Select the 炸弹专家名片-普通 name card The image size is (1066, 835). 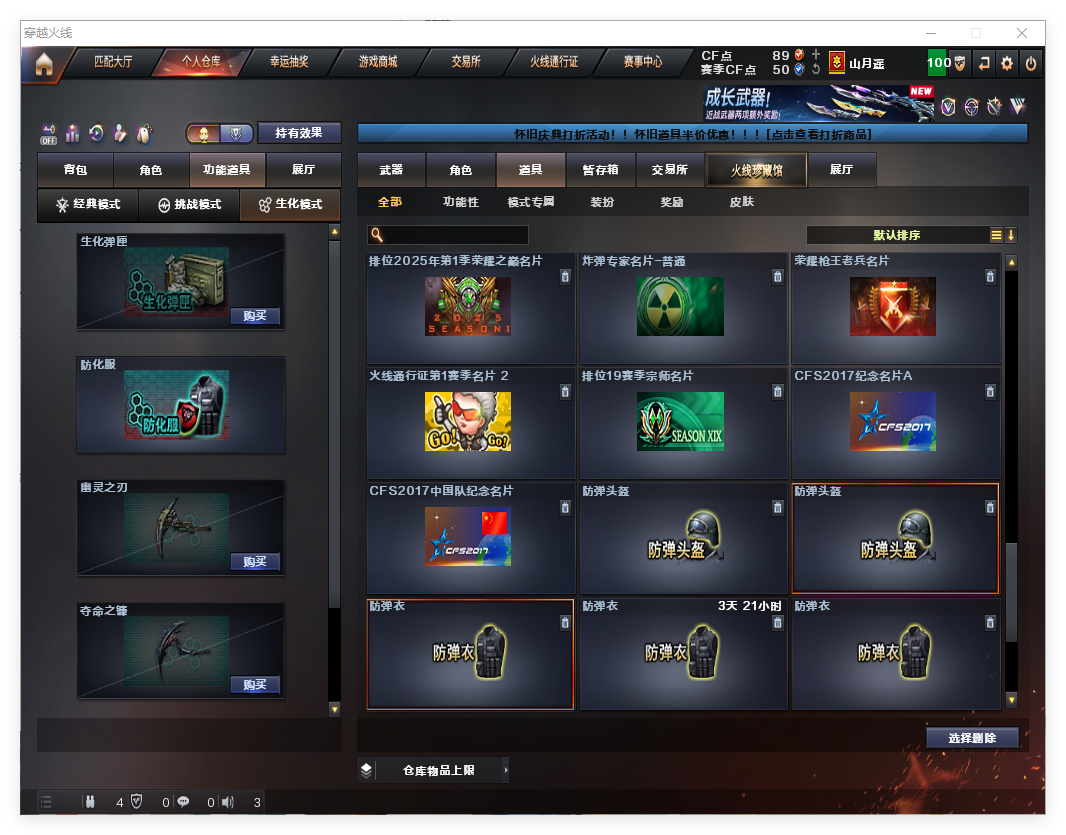pyautogui.click(x=680, y=307)
